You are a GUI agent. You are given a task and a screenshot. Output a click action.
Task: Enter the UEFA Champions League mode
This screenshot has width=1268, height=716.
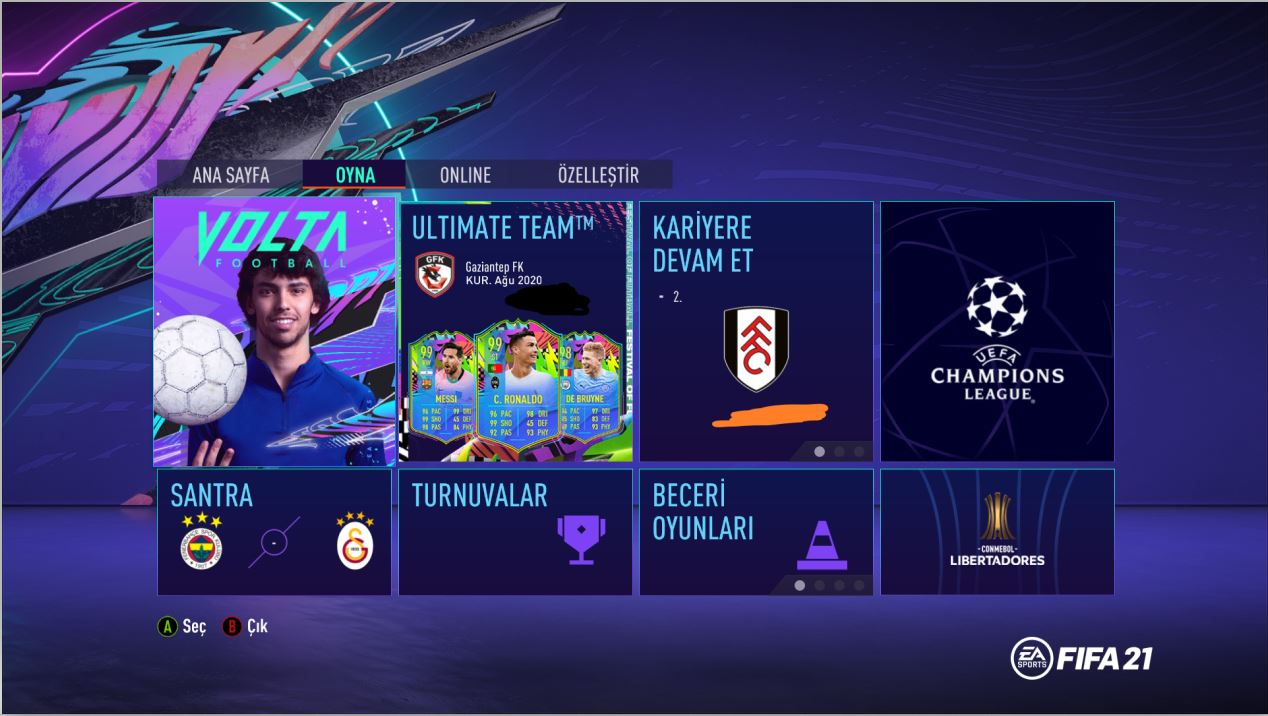coord(997,331)
